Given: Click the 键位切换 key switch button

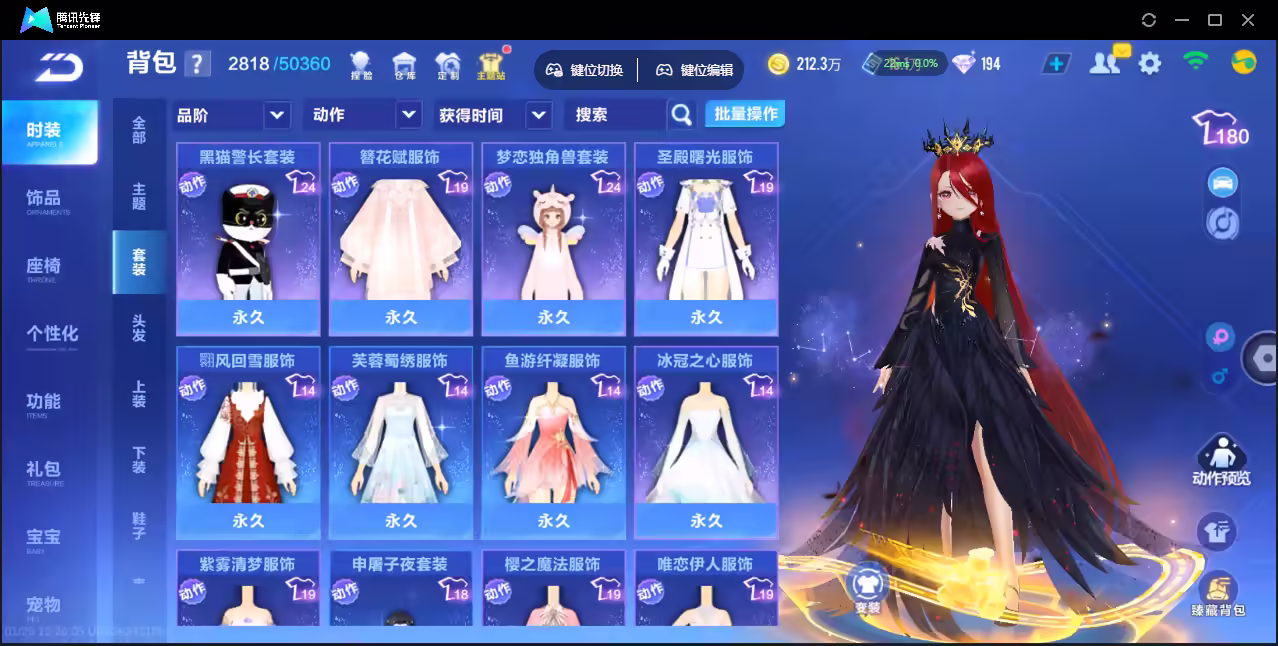Looking at the screenshot, I should [585, 70].
